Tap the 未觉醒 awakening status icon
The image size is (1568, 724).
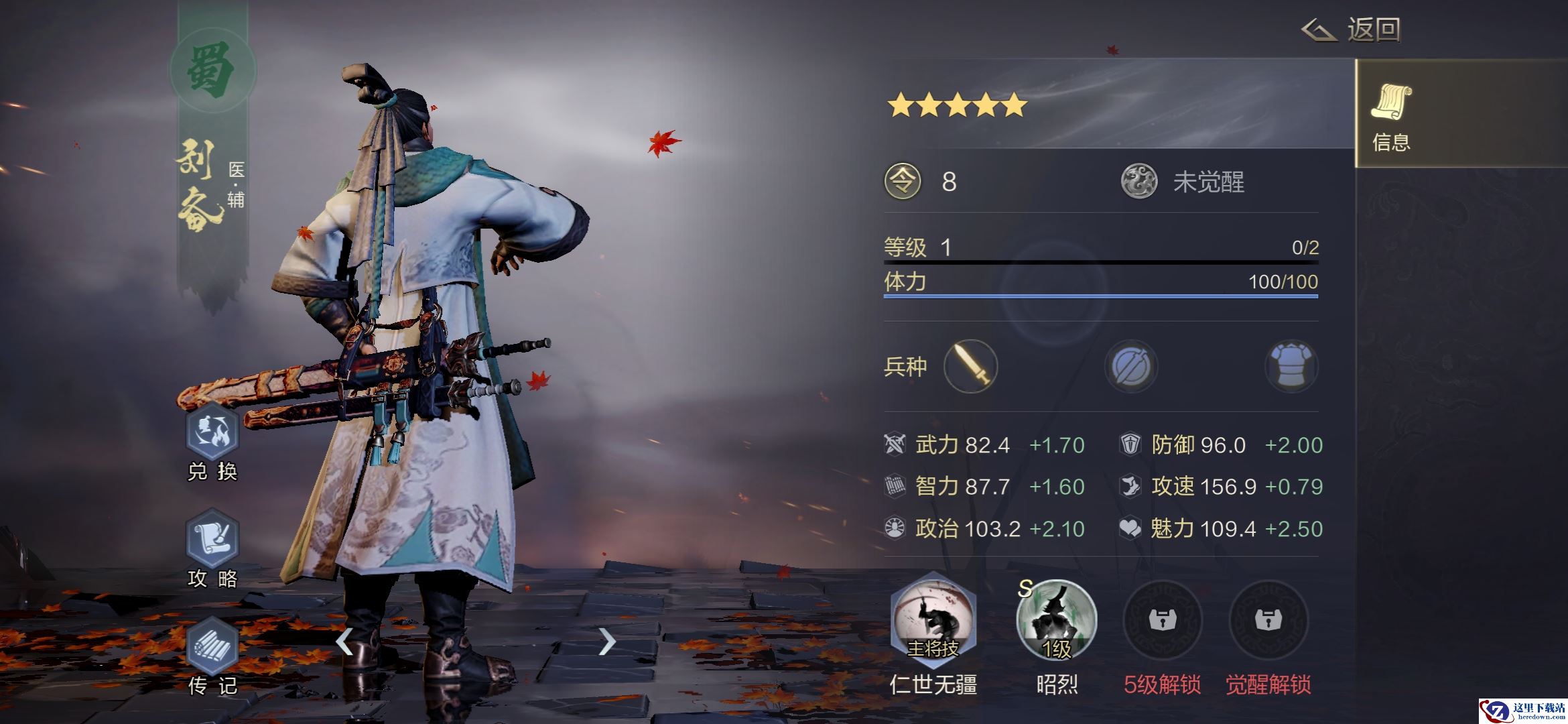click(1139, 181)
